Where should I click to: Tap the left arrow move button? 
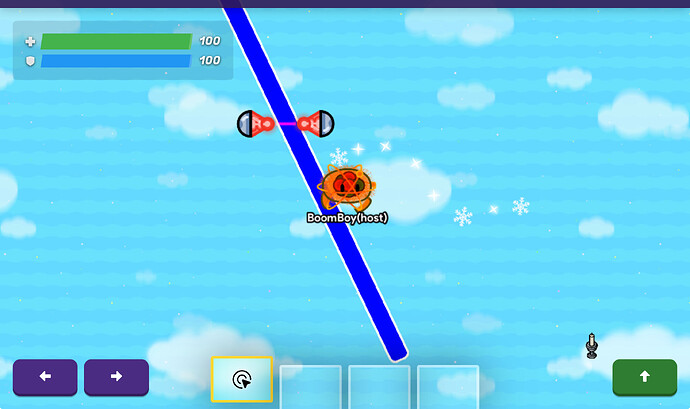(x=44, y=377)
